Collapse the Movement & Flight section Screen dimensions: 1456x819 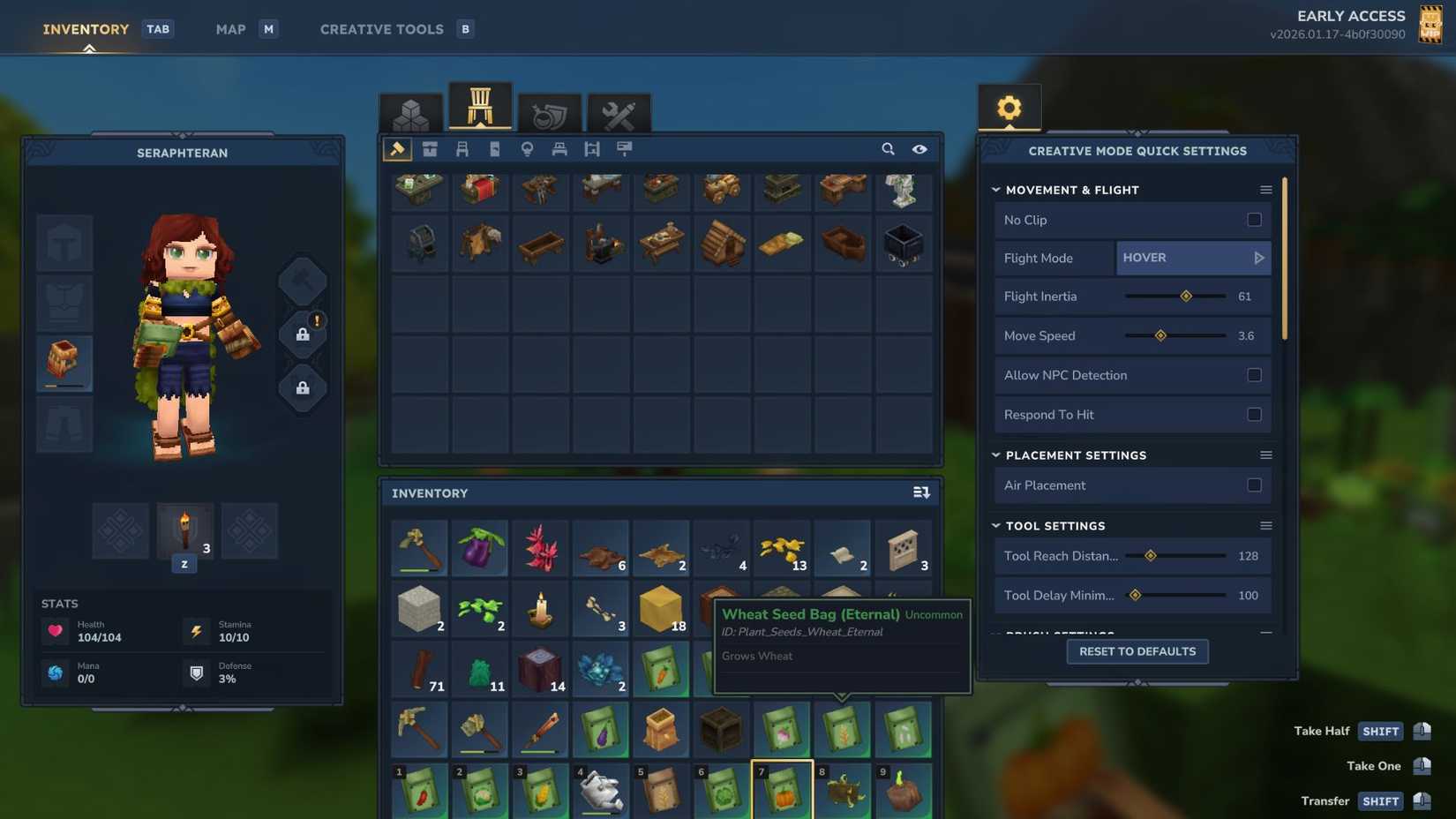pyautogui.click(x=995, y=190)
